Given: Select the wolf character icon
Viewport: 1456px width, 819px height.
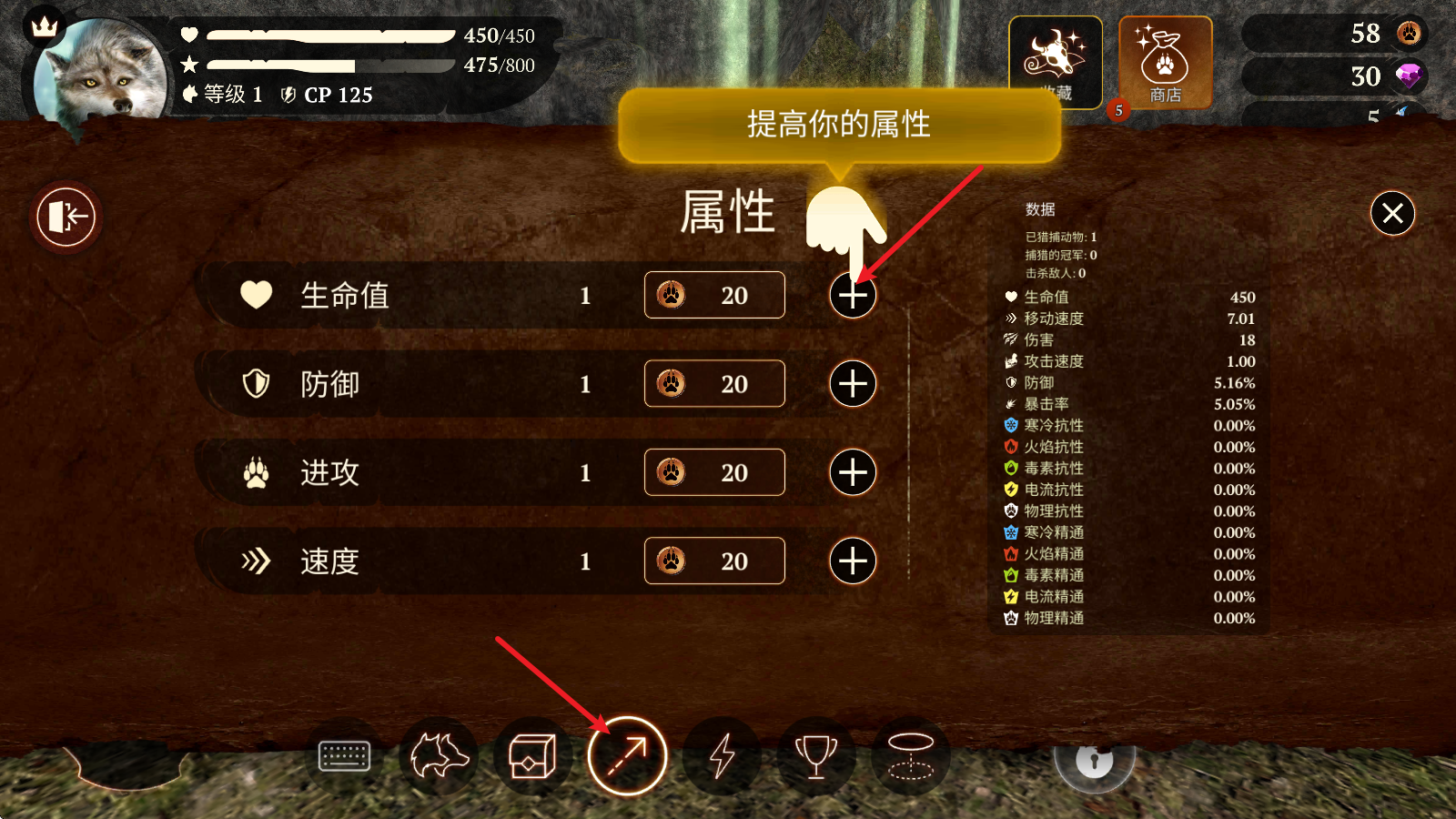Looking at the screenshot, I should coord(439,756).
